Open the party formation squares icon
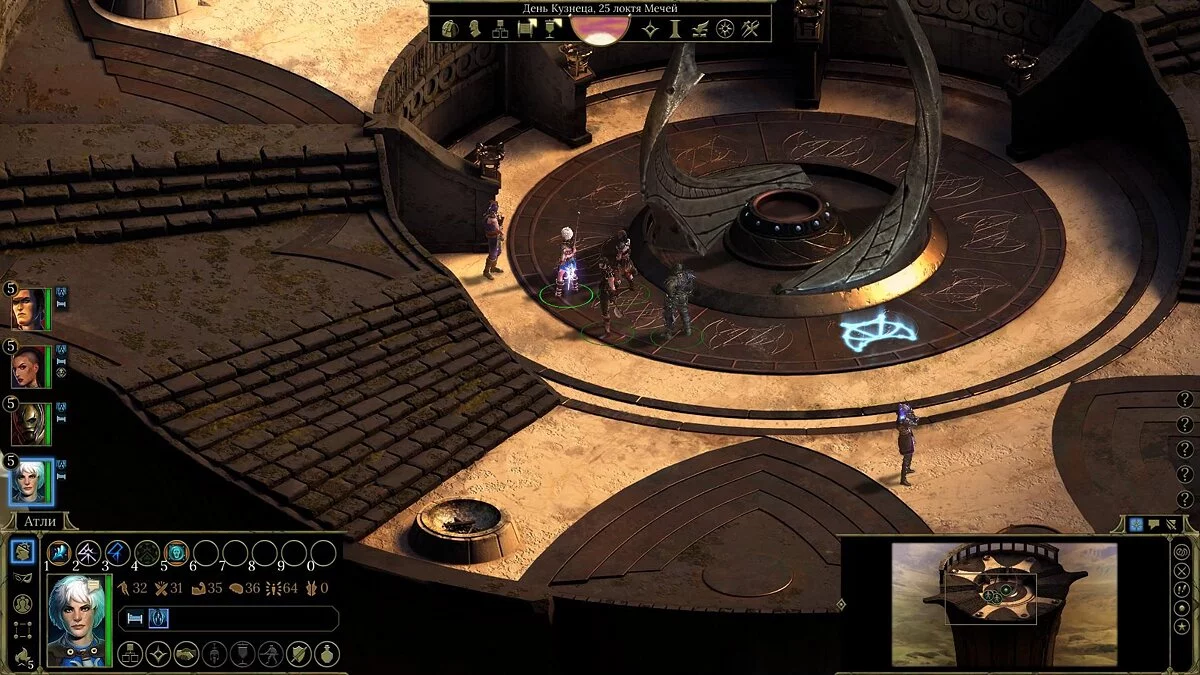The image size is (1200, 675). (22, 631)
